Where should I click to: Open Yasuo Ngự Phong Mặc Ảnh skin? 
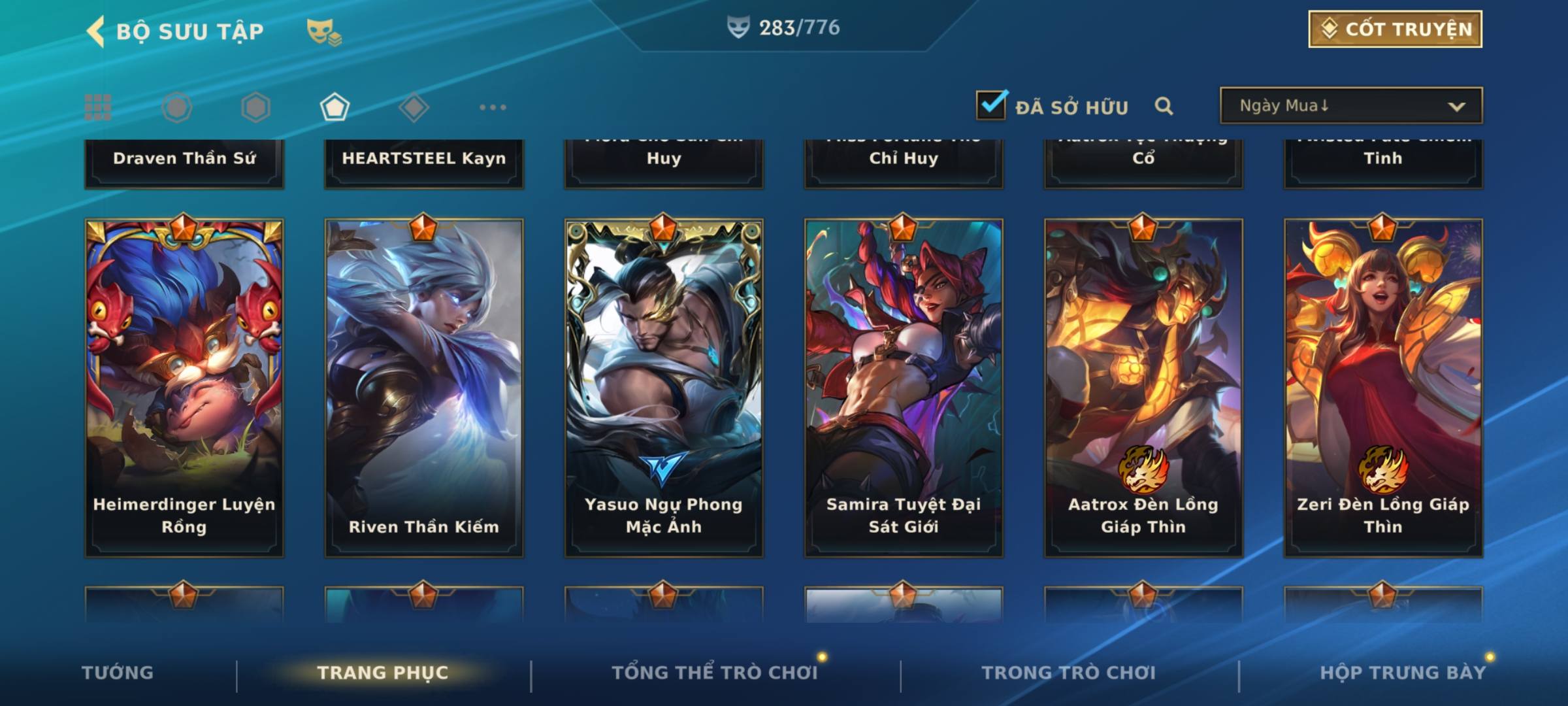click(x=664, y=388)
